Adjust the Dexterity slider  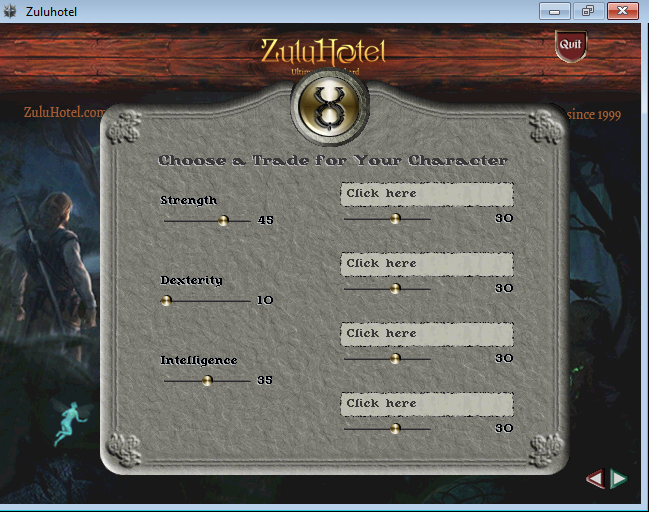pyautogui.click(x=167, y=300)
